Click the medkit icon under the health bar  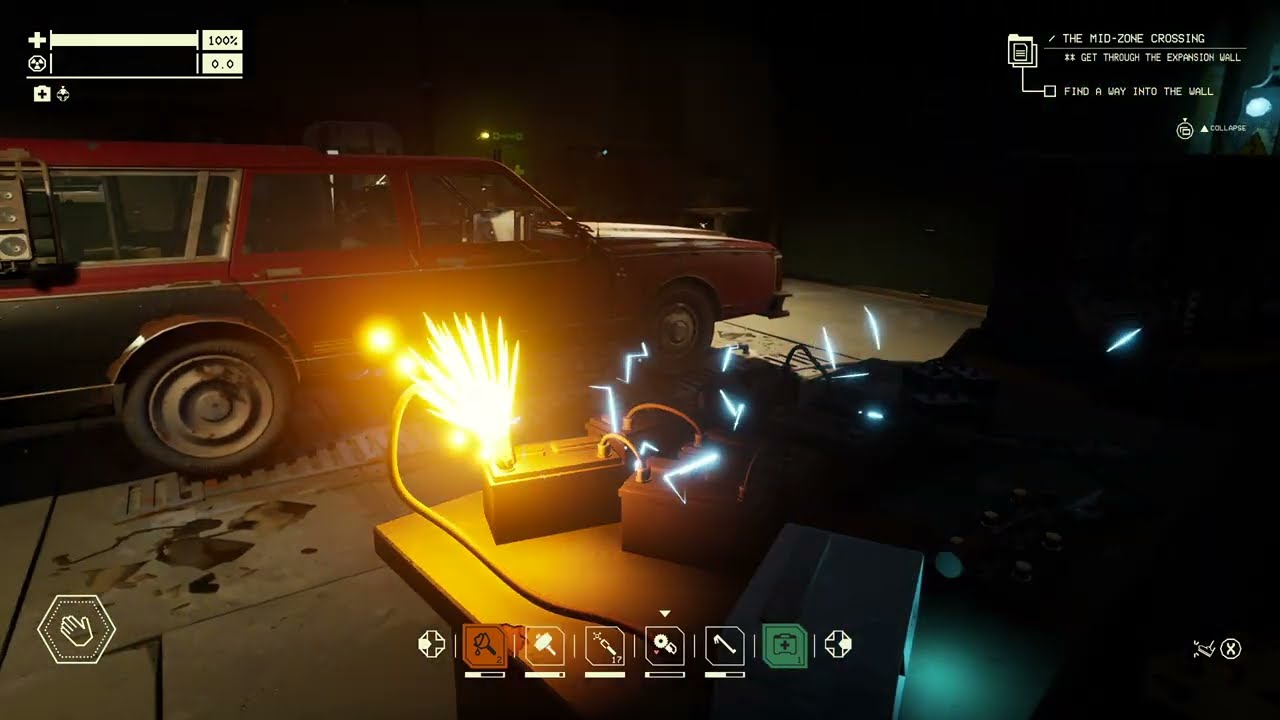click(x=42, y=94)
